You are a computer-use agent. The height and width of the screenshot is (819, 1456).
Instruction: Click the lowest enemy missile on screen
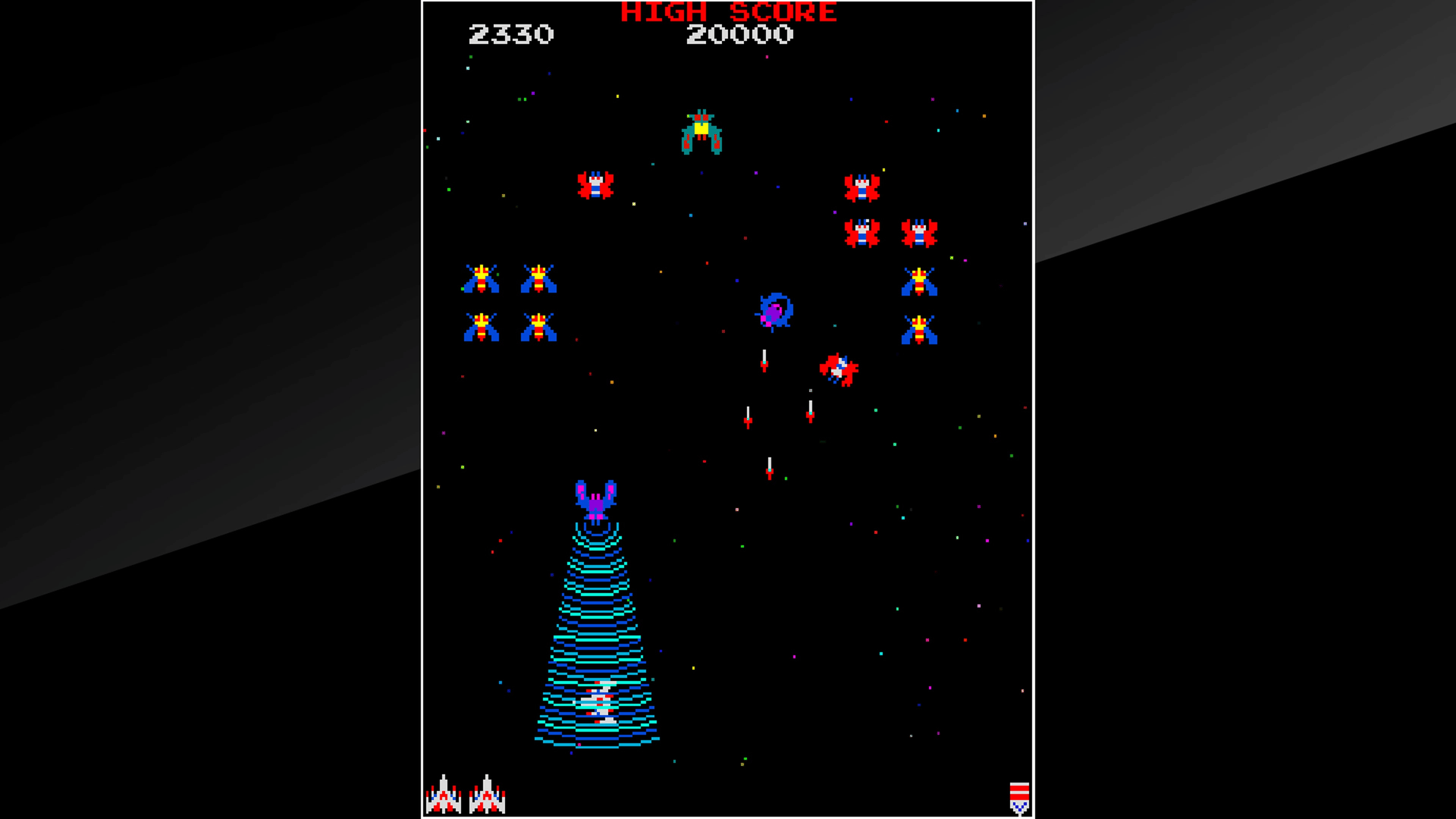[768, 470]
